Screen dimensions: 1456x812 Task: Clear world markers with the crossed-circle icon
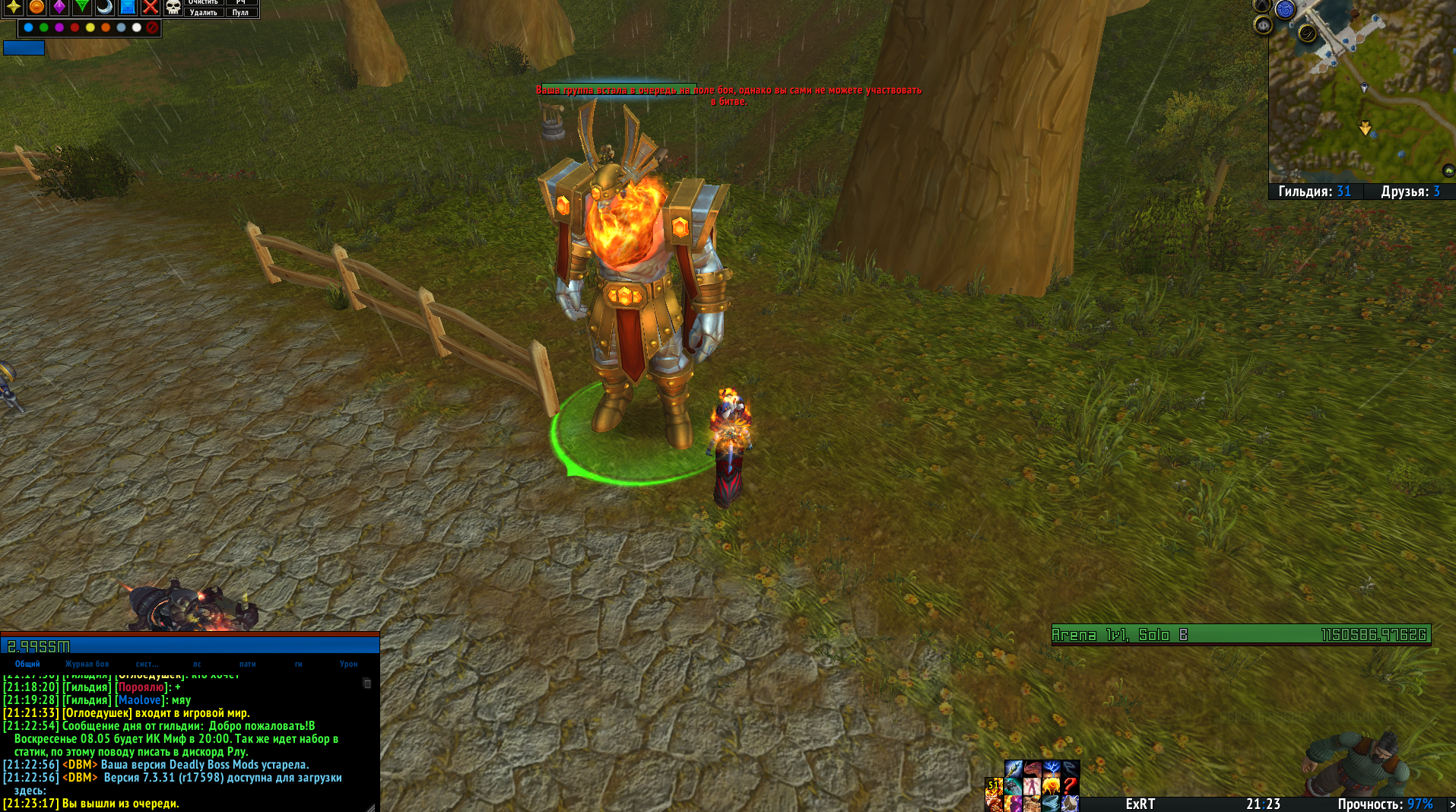pyautogui.click(x=152, y=28)
